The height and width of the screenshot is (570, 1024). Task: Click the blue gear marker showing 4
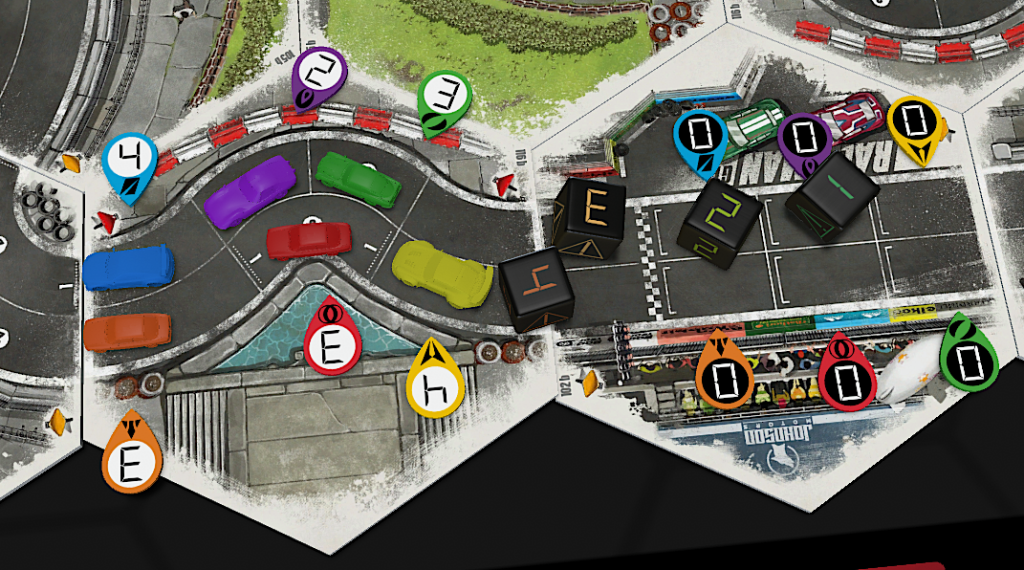click(x=130, y=162)
